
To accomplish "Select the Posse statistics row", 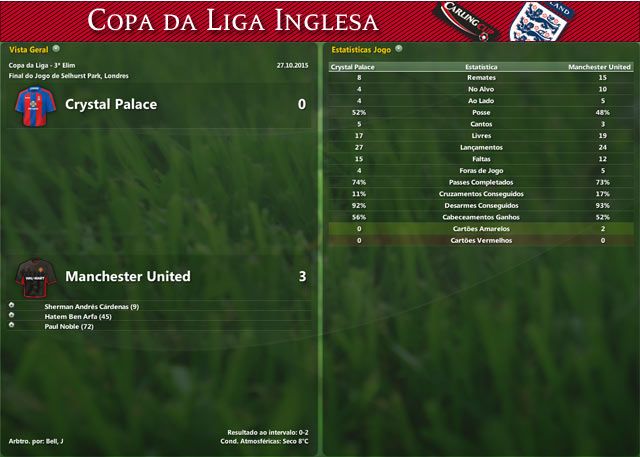I will point(481,112).
